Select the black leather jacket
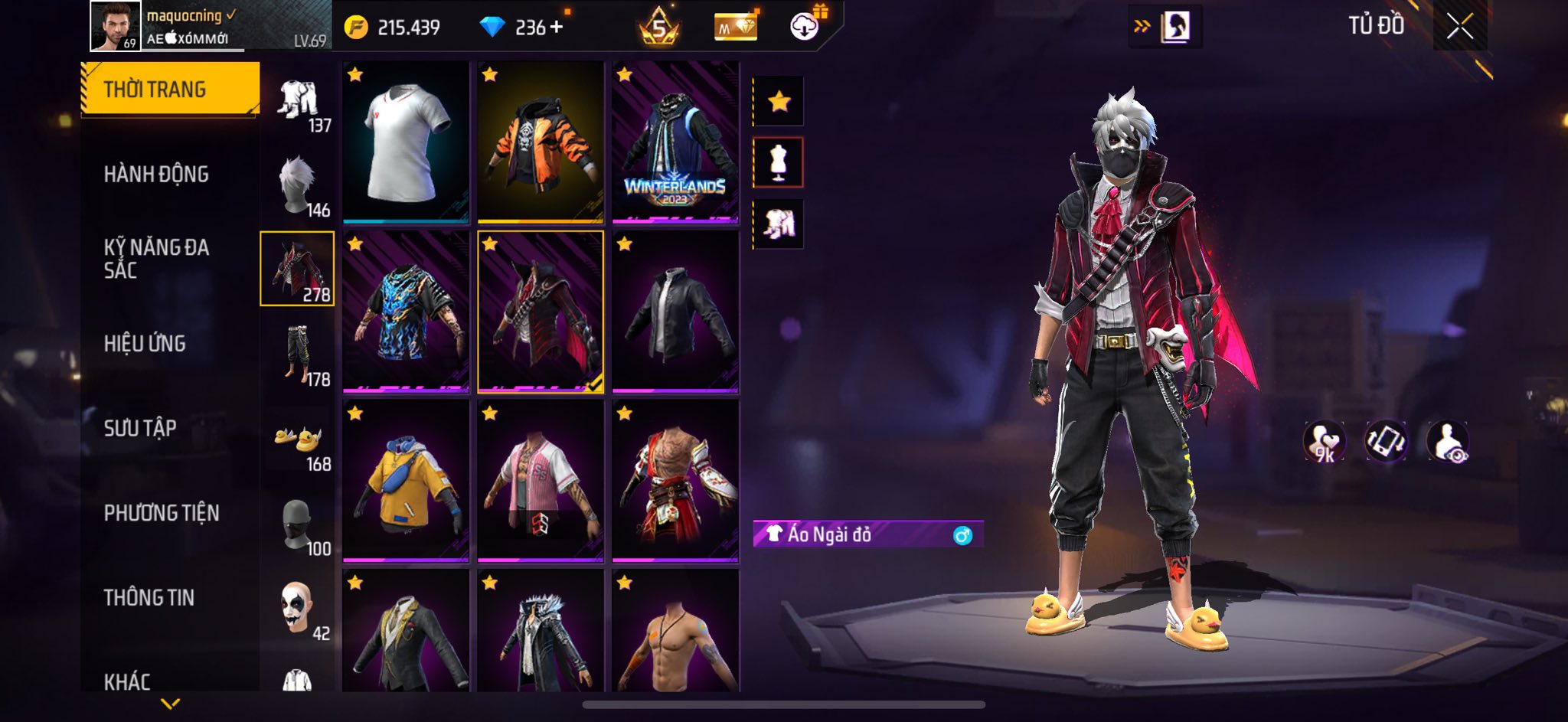Viewport: 1568px width, 722px height. pos(675,312)
